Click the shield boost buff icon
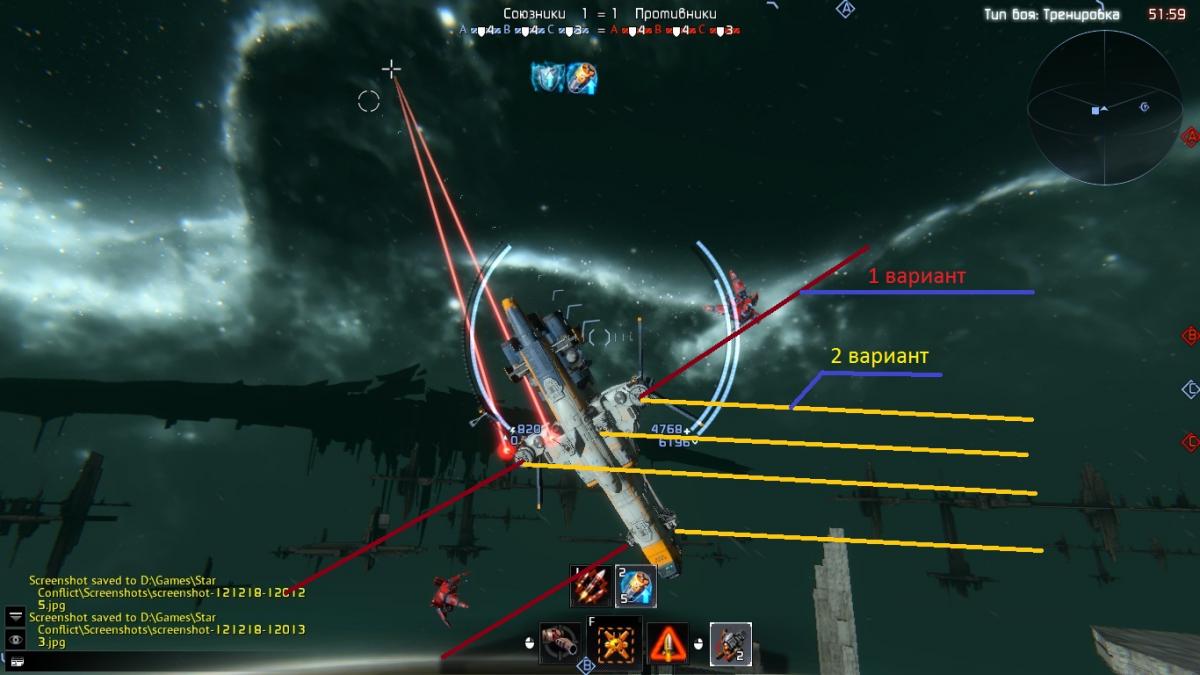The image size is (1200, 675). click(548, 78)
